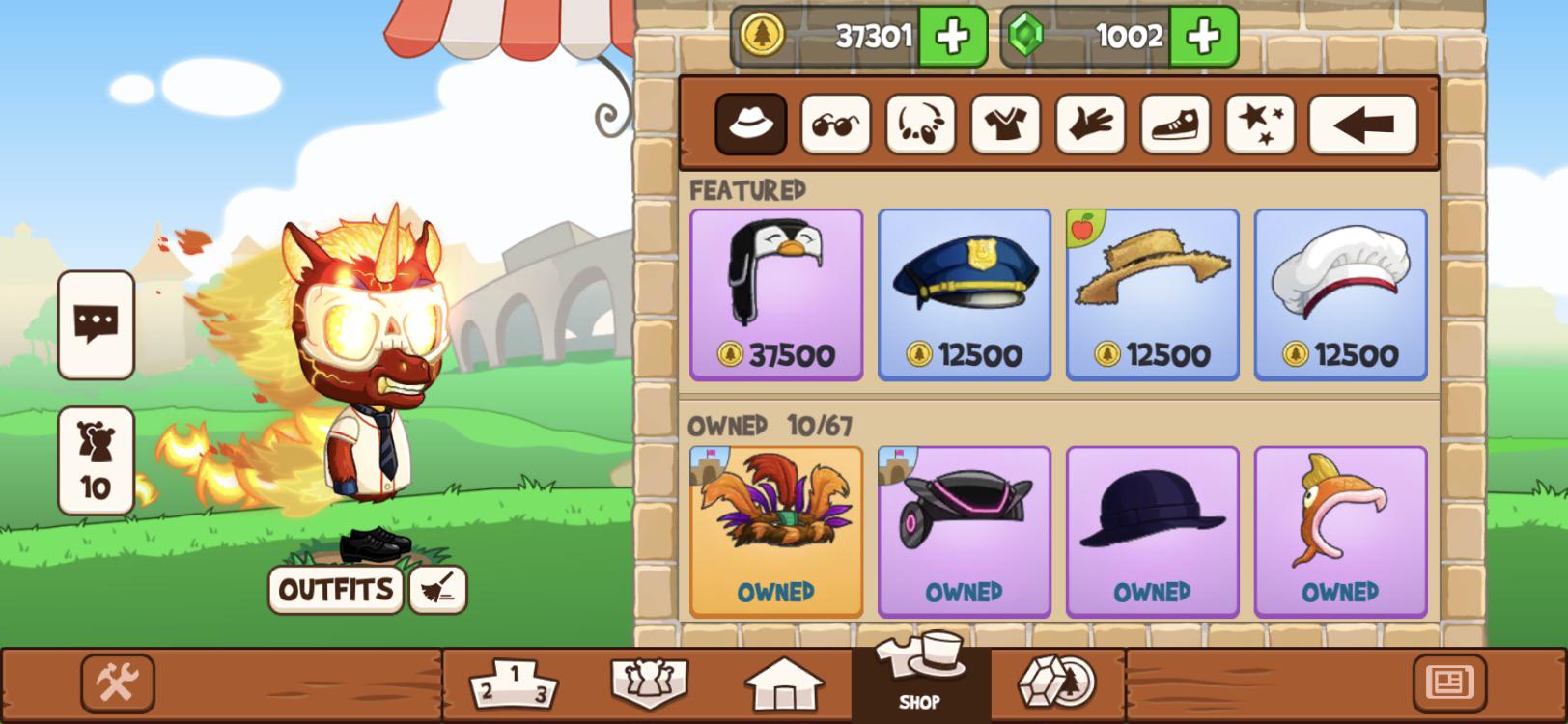This screenshot has height=724, width=1568.
Task: Open the shirt category
Action: click(1004, 124)
